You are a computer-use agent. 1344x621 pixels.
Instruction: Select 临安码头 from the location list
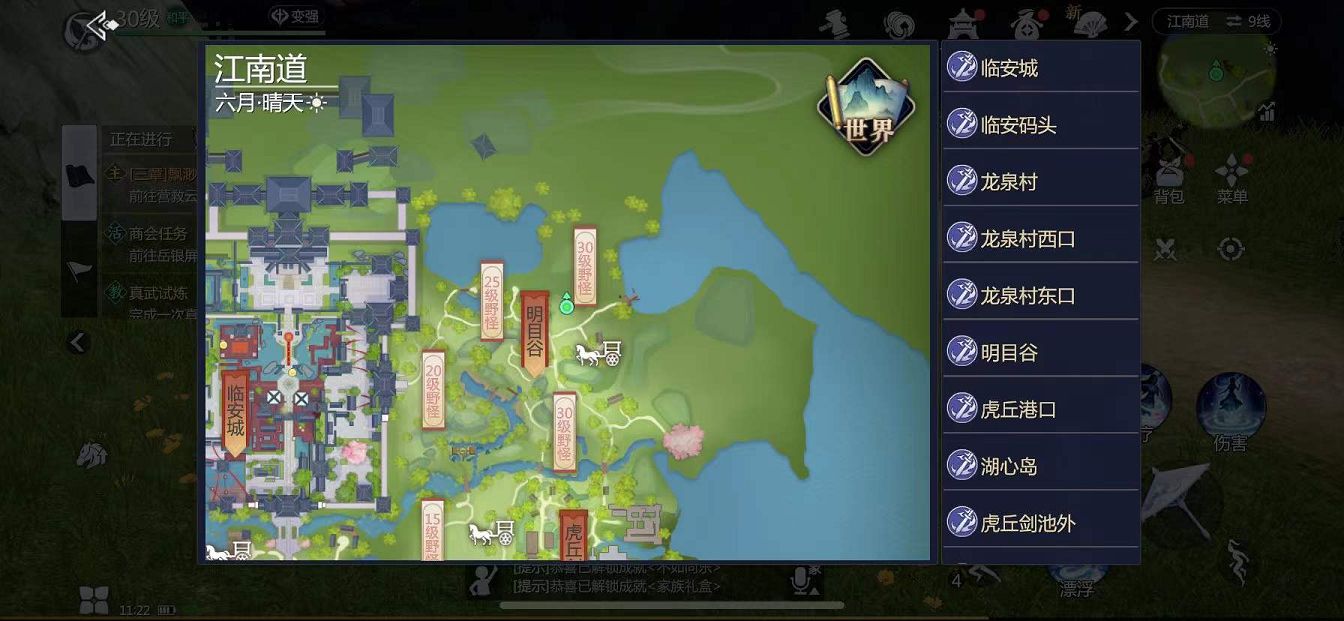(1040, 125)
